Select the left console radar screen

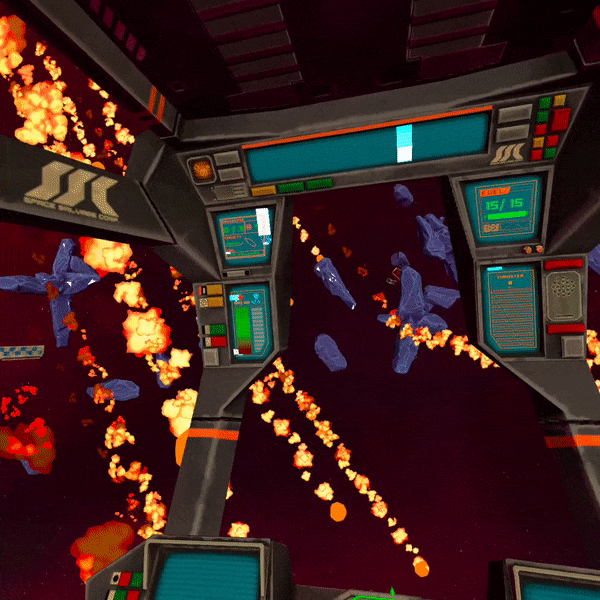pyautogui.click(x=244, y=236)
